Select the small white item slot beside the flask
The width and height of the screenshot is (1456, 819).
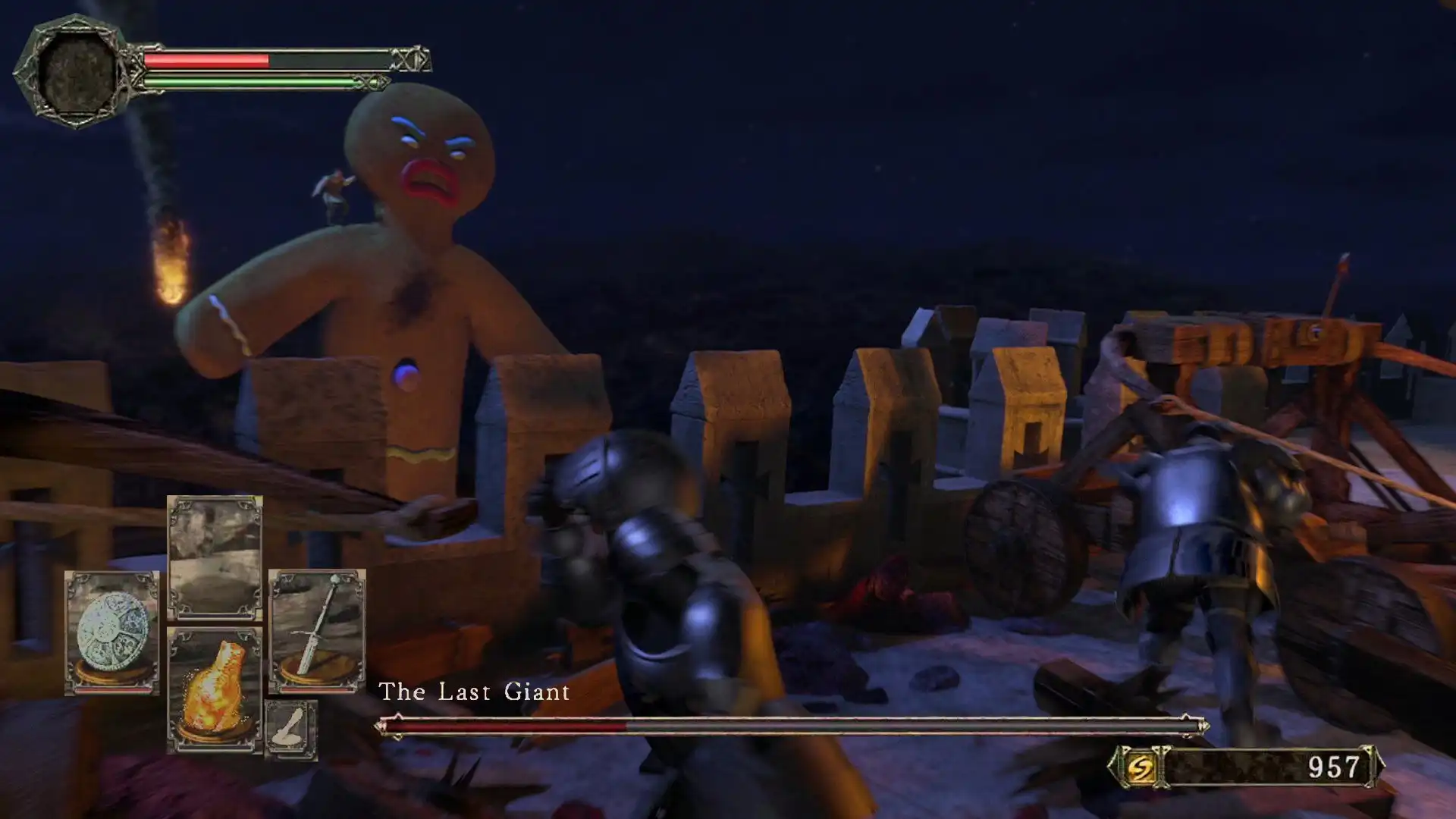pyautogui.click(x=291, y=729)
